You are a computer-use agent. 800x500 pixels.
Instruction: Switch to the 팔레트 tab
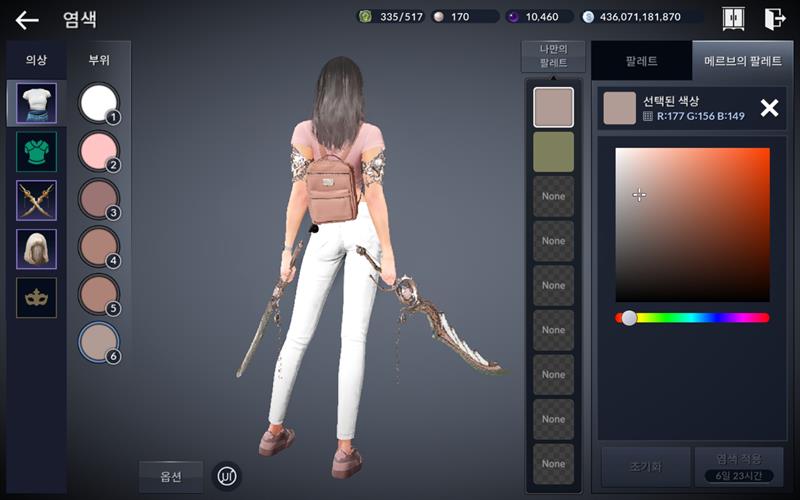(641, 61)
